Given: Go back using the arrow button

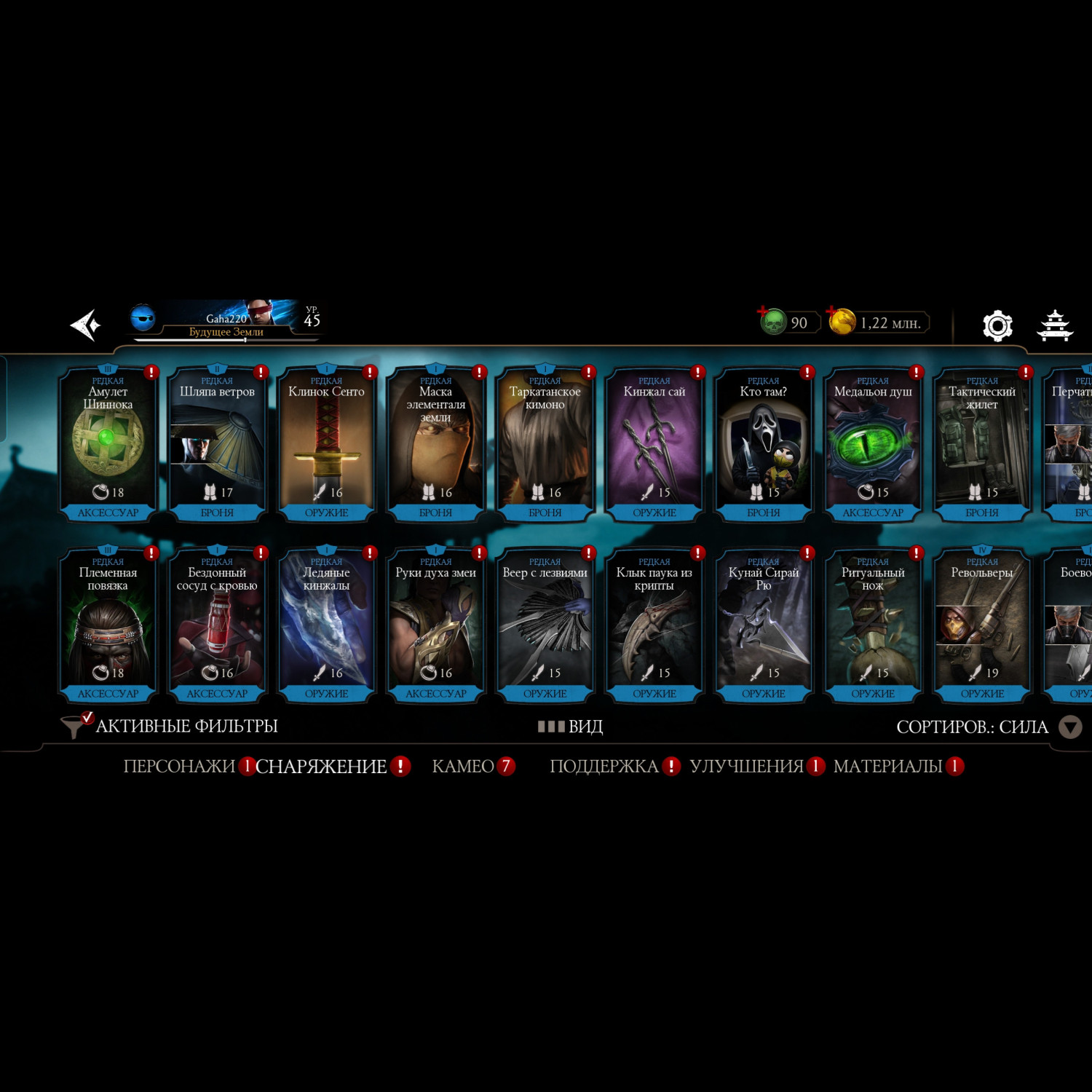Looking at the screenshot, I should coord(86,325).
